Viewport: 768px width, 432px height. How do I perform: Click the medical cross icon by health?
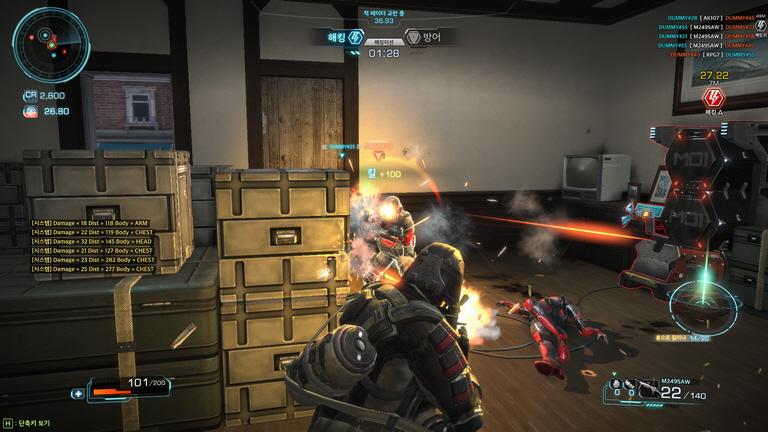pyautogui.click(x=77, y=393)
